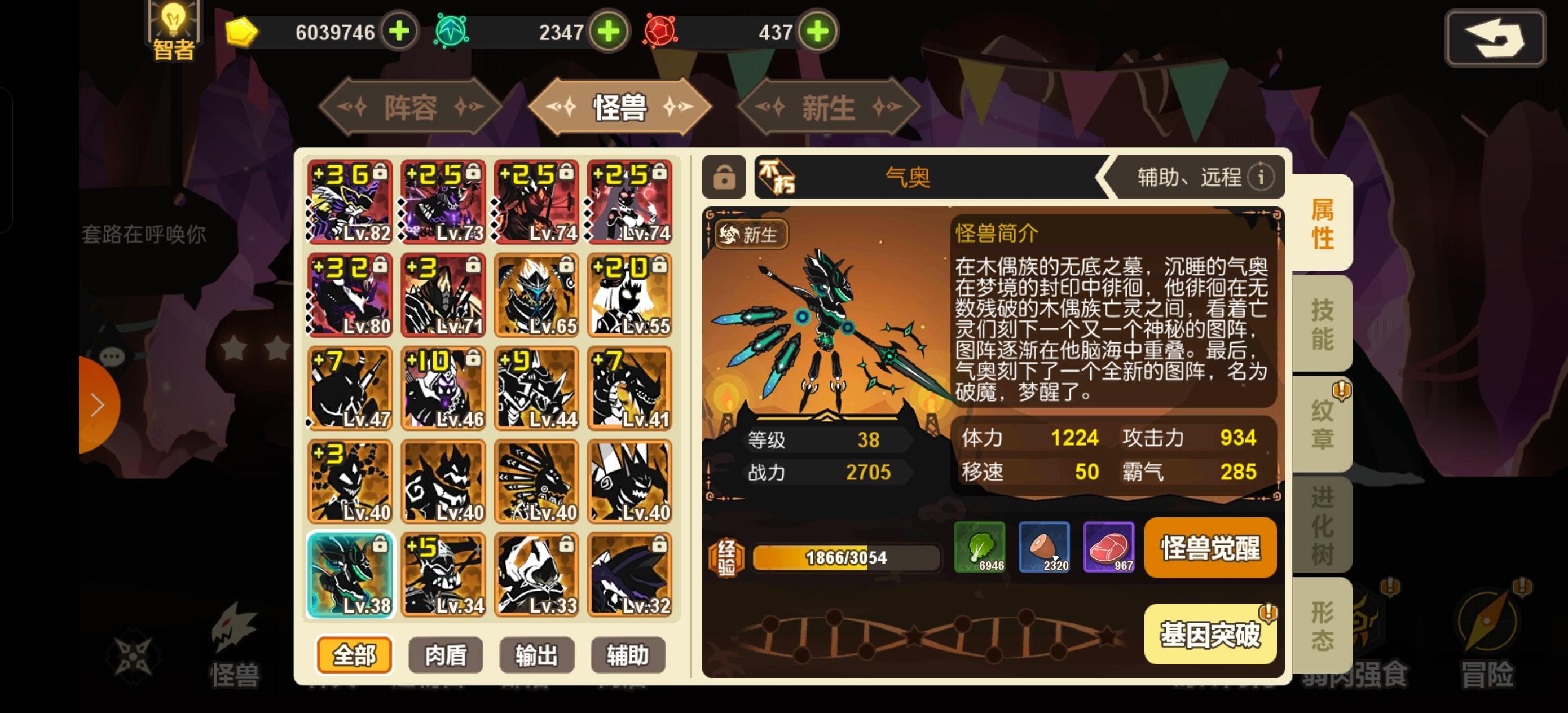
Task: Toggle the 辅助 filter for monster list
Action: (x=628, y=654)
